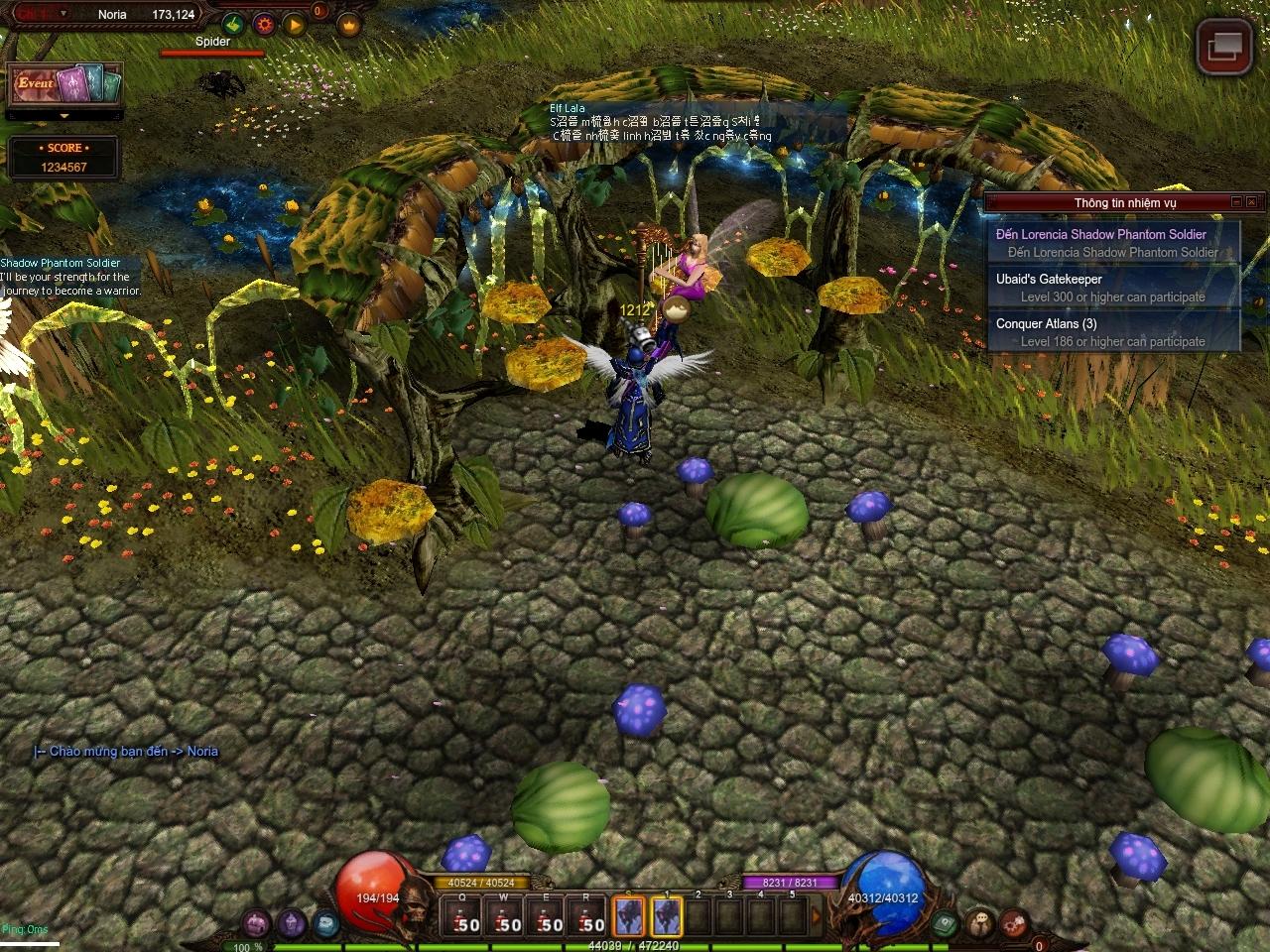Open the chat bubble icon by mana orb

click(980, 922)
